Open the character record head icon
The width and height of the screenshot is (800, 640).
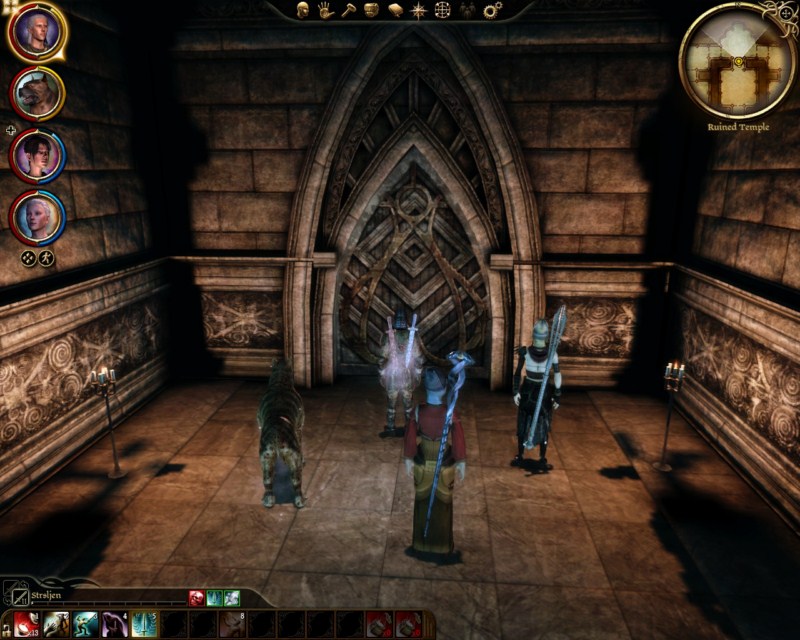point(303,10)
